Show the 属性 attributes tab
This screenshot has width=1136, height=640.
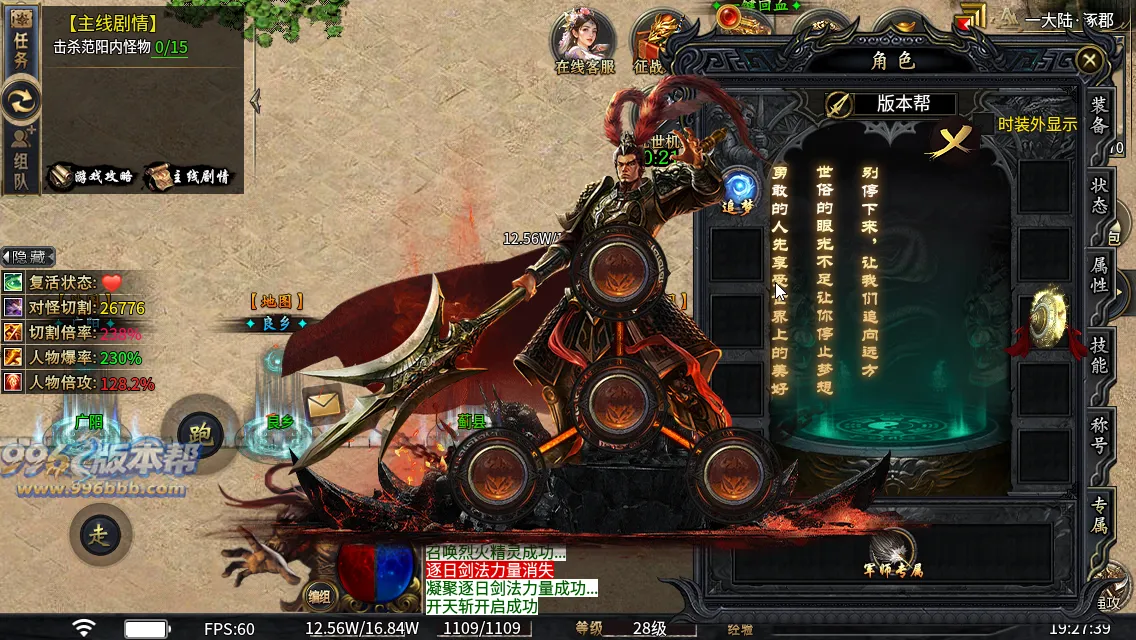click(x=1099, y=274)
